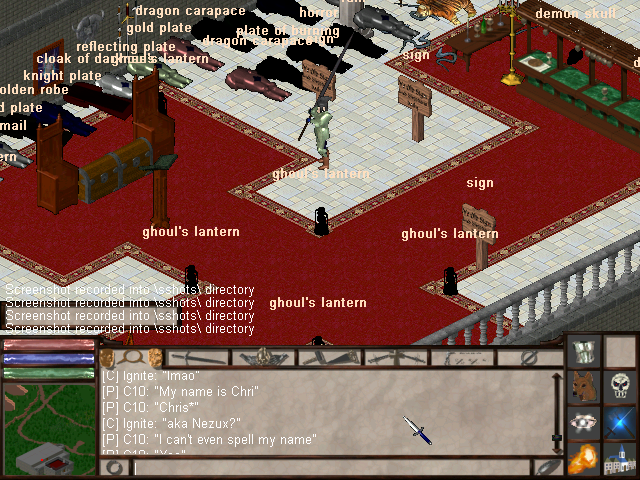Activate the white skull icon
The width and height of the screenshot is (640, 480).
tap(620, 388)
